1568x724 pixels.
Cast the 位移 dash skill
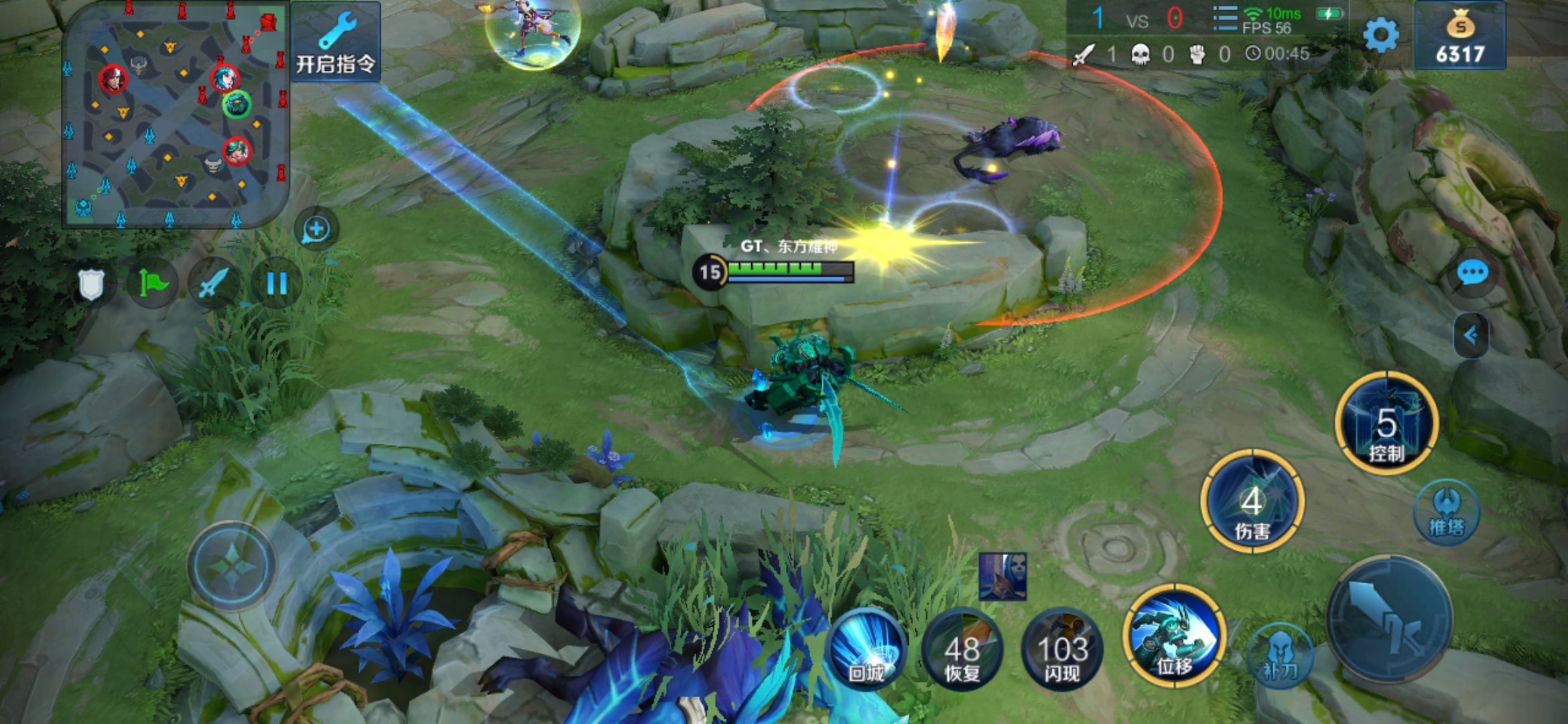1175,637
